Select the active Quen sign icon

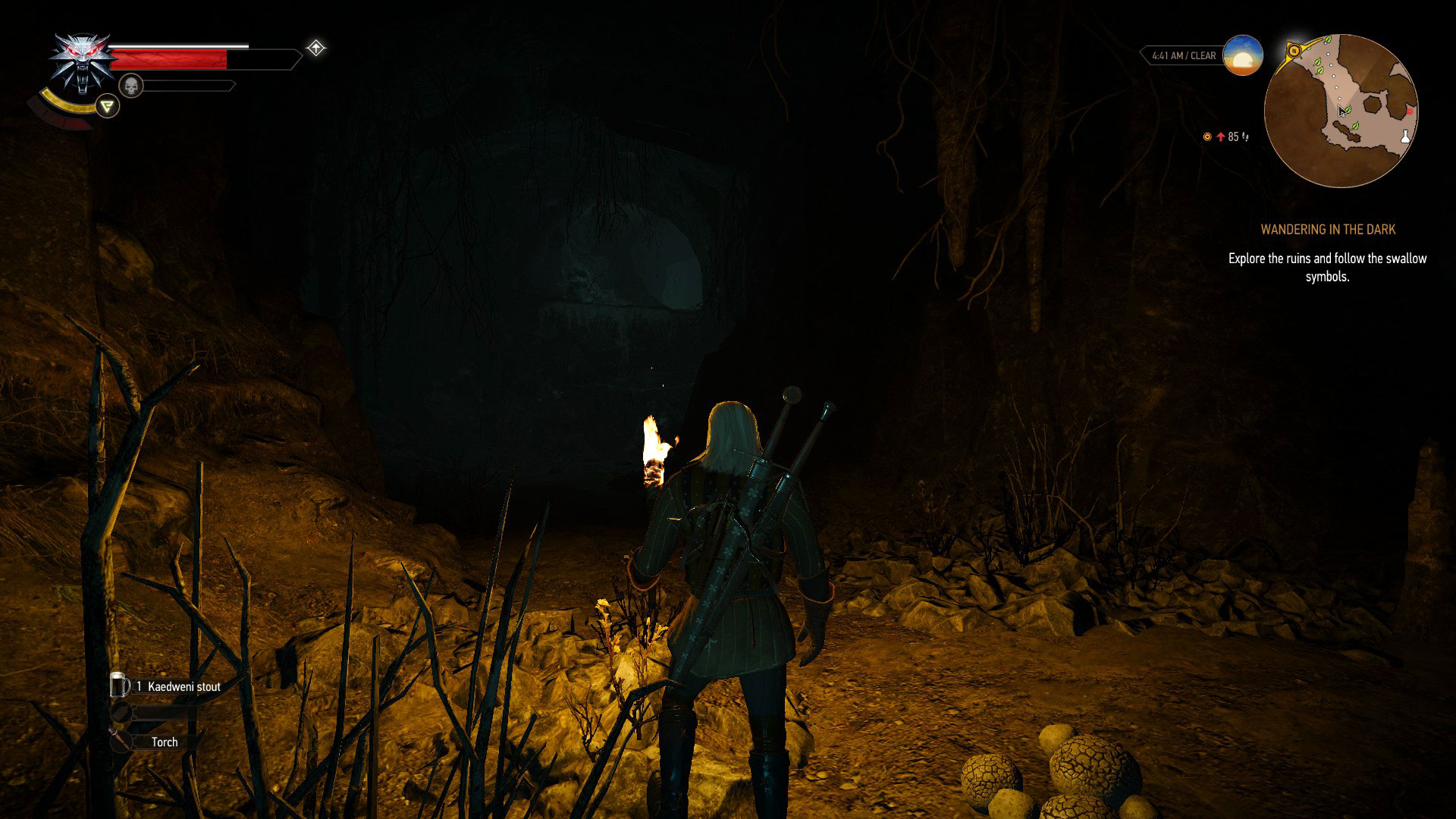point(108,106)
